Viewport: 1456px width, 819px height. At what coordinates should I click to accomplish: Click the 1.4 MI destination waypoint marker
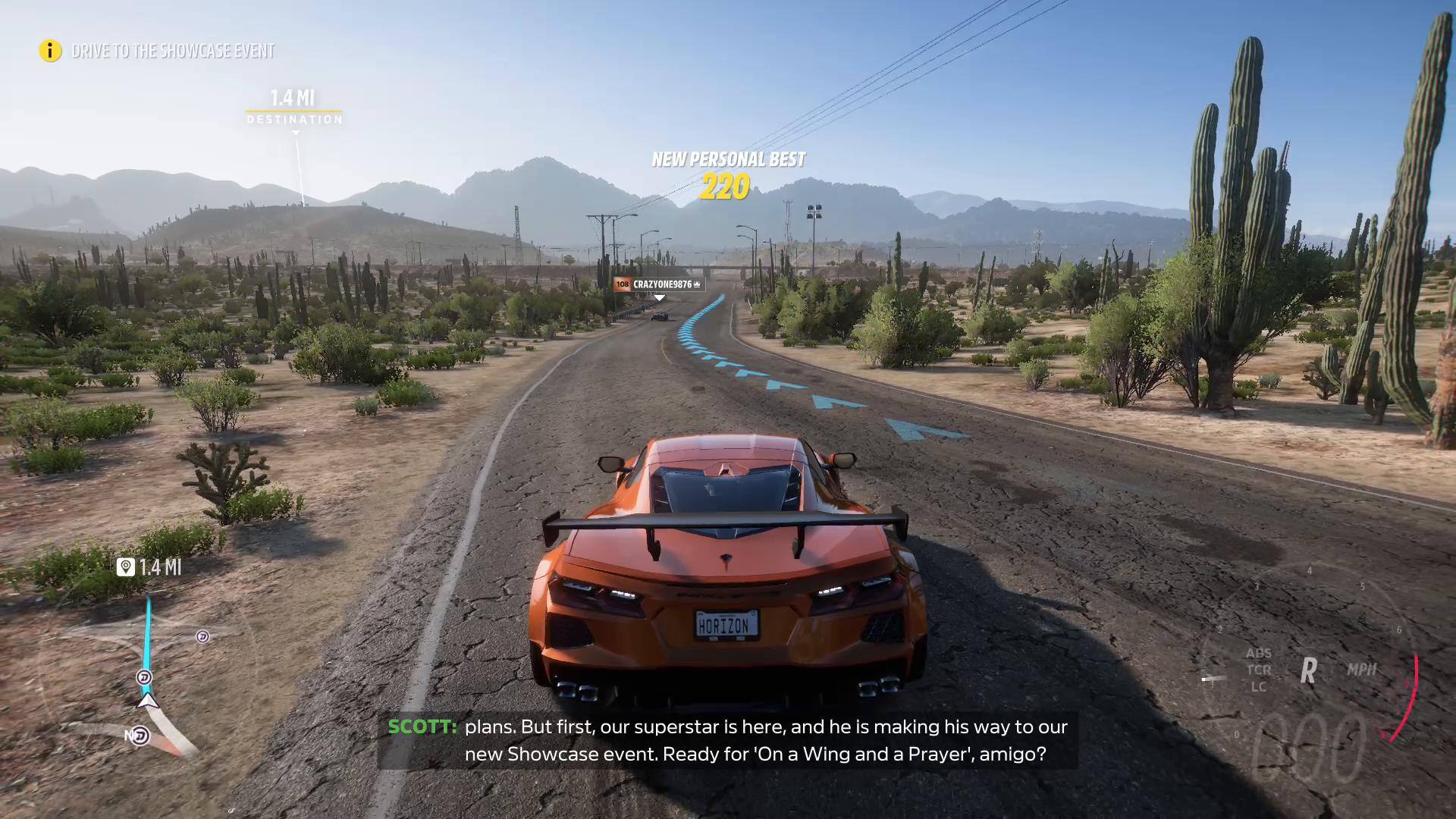(x=293, y=108)
